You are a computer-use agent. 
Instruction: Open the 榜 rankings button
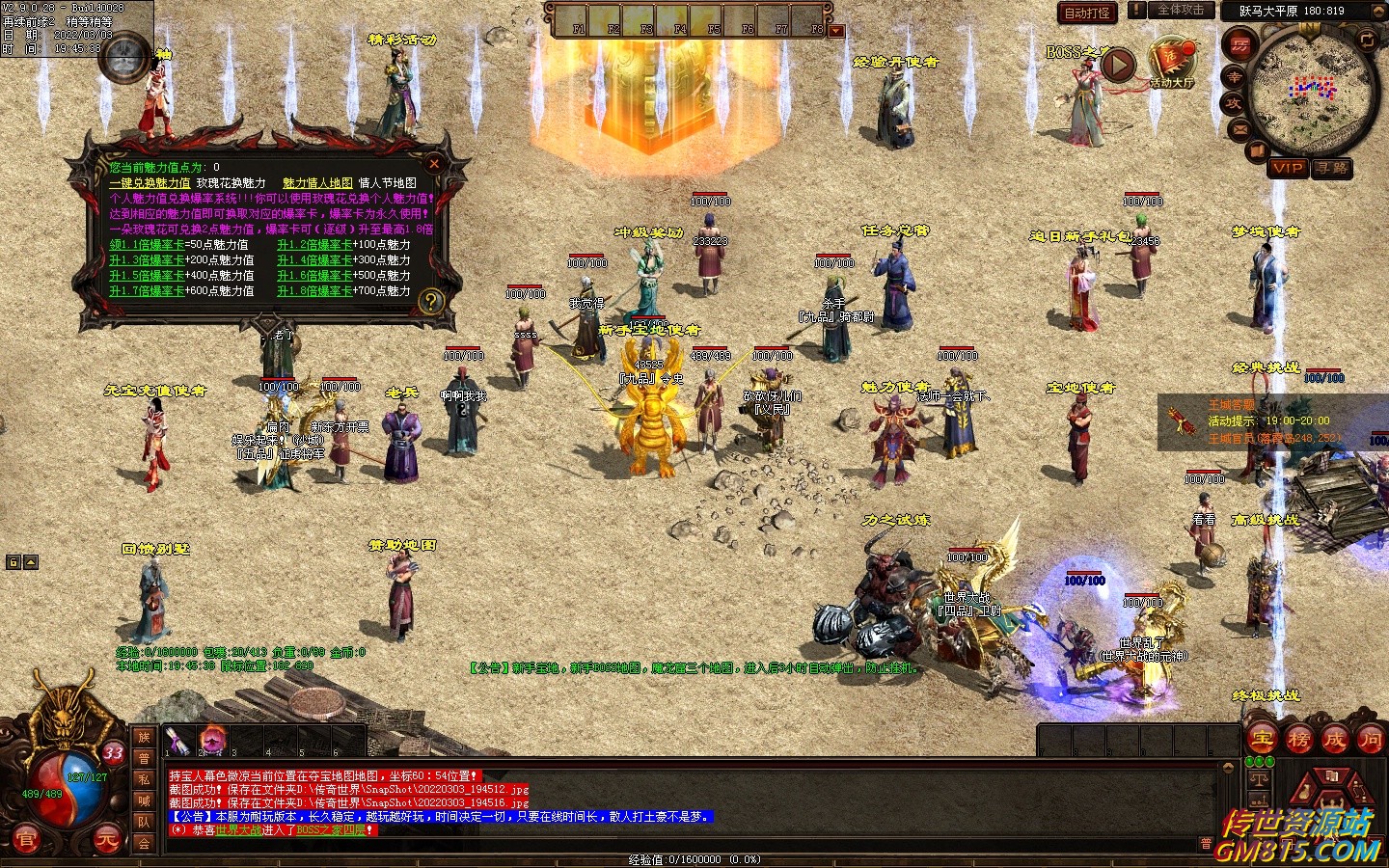(x=1298, y=740)
